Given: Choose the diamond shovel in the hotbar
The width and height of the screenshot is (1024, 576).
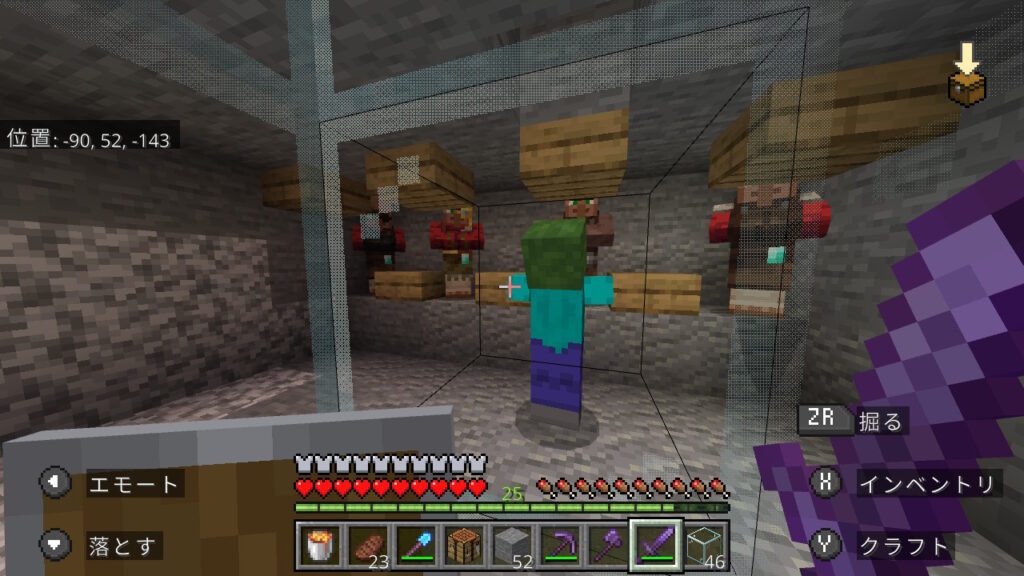Looking at the screenshot, I should pos(415,545).
